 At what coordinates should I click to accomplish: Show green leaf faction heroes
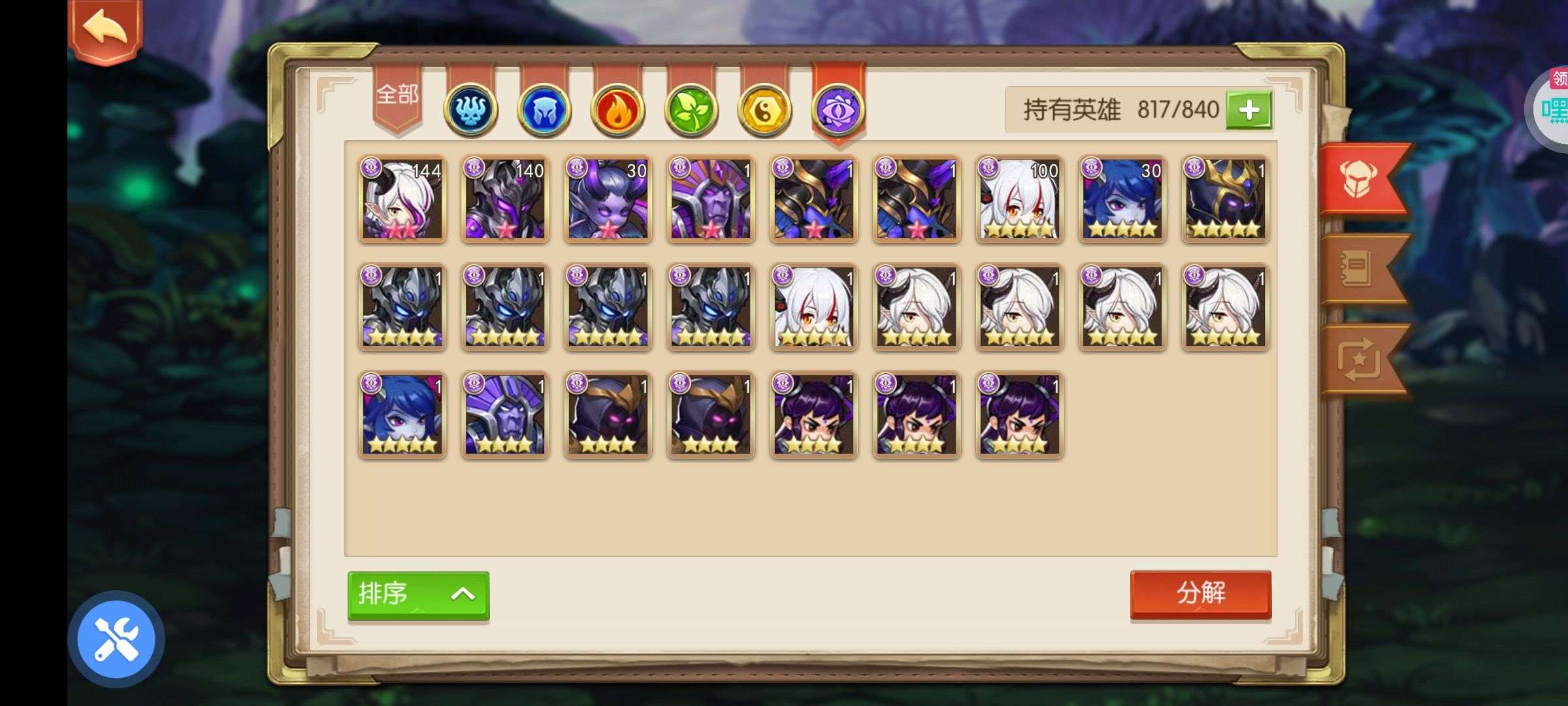pyautogui.click(x=691, y=110)
